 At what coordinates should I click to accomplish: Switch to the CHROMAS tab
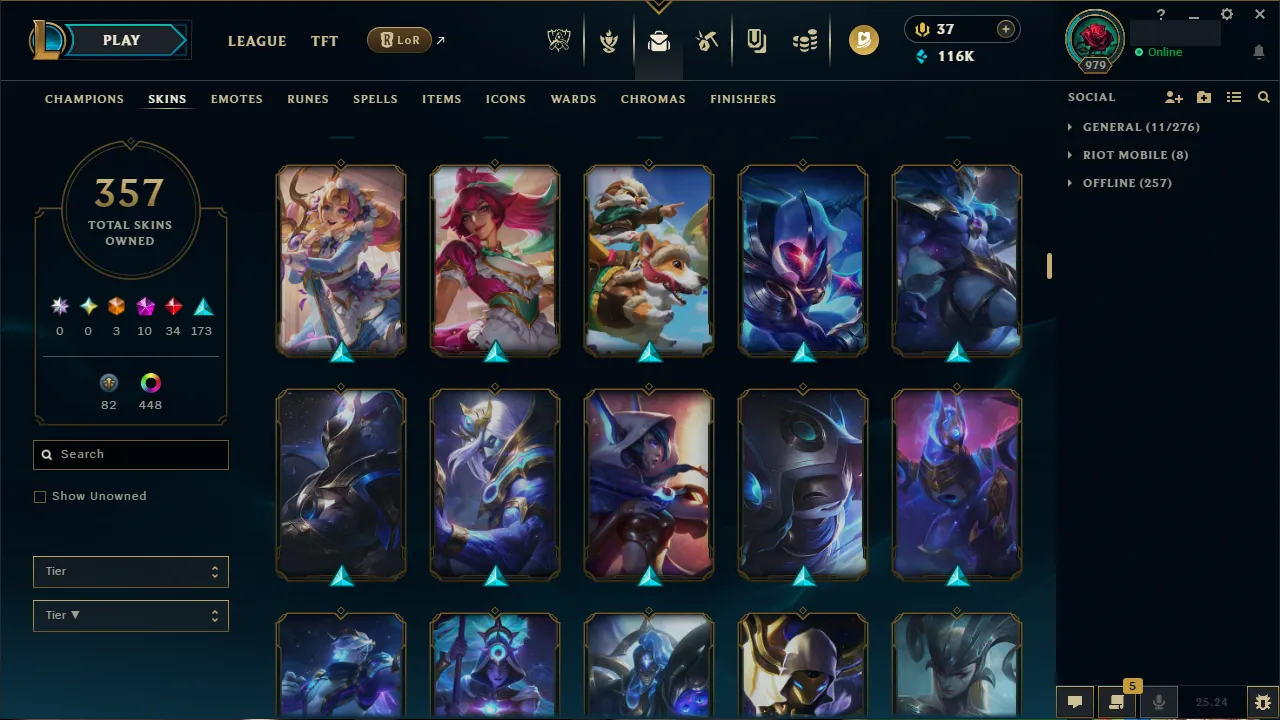tap(653, 99)
